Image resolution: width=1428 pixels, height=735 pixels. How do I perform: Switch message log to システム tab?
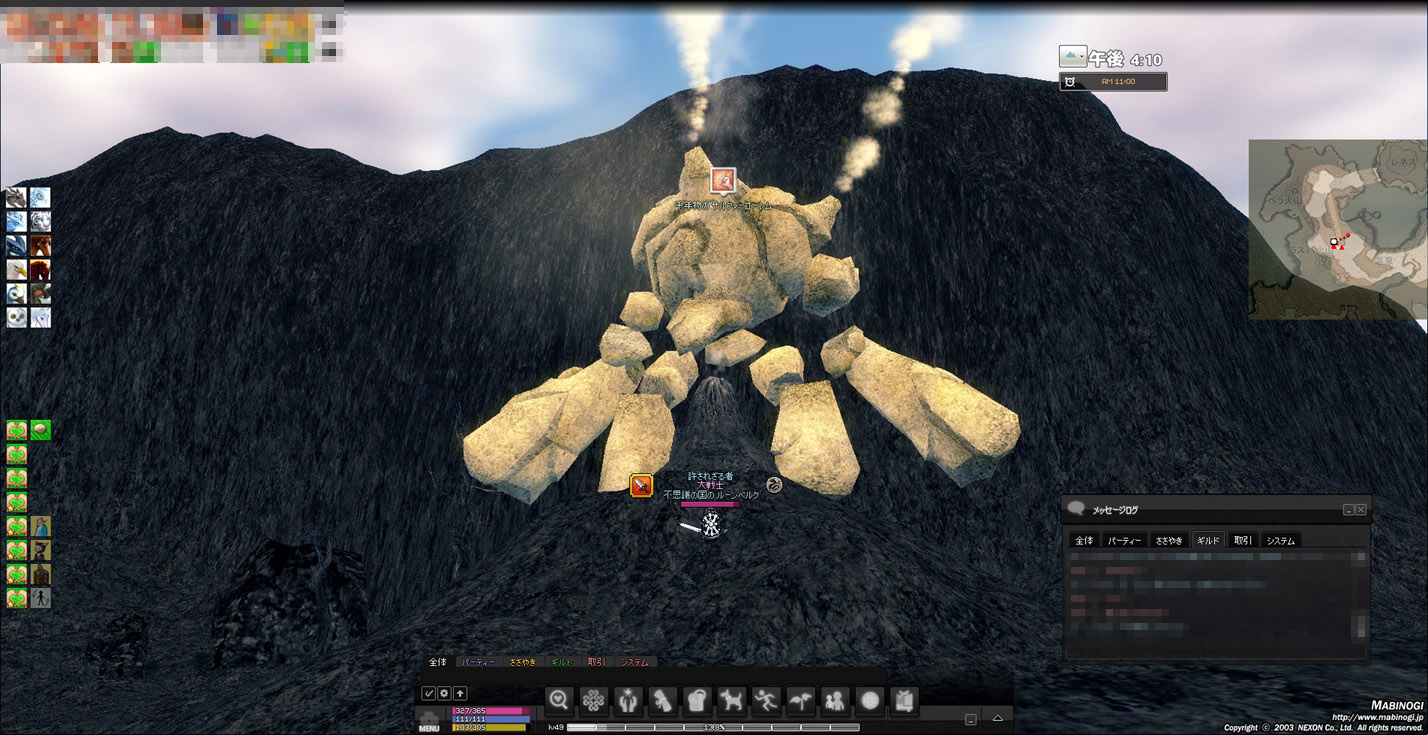click(x=1280, y=541)
